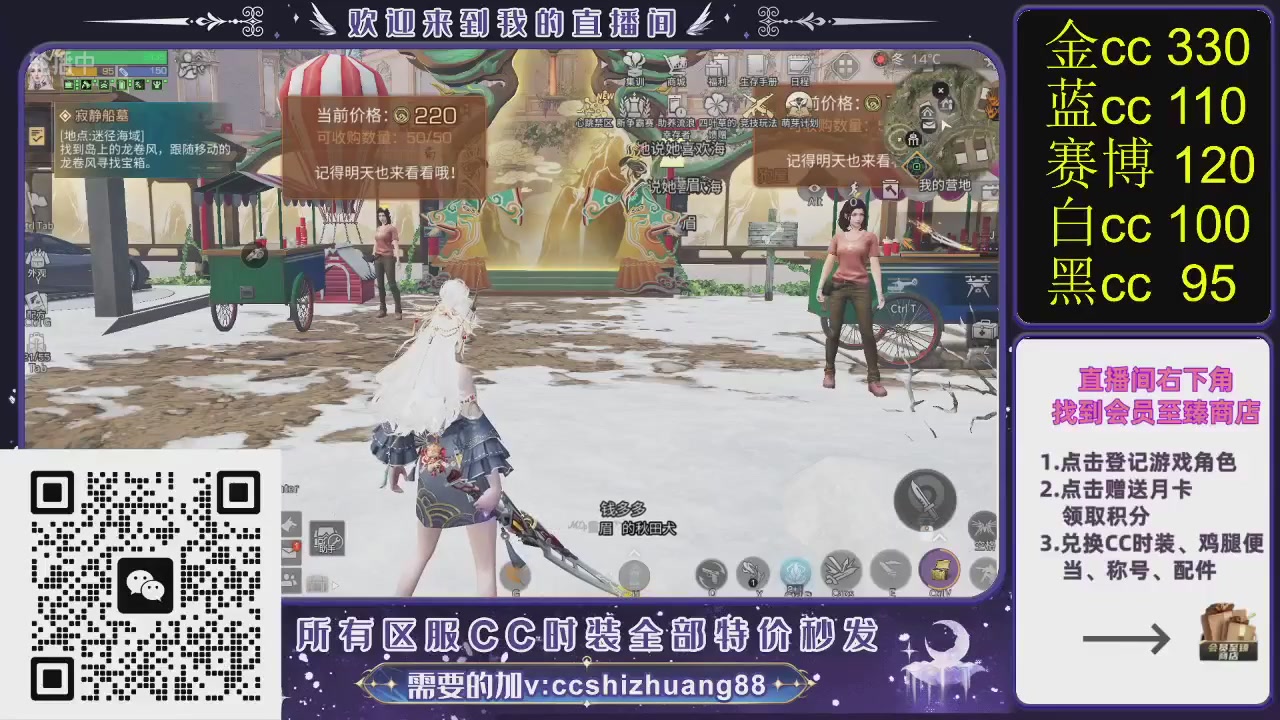Open the 日程 schedule icon
The width and height of the screenshot is (1280, 720).
click(800, 66)
